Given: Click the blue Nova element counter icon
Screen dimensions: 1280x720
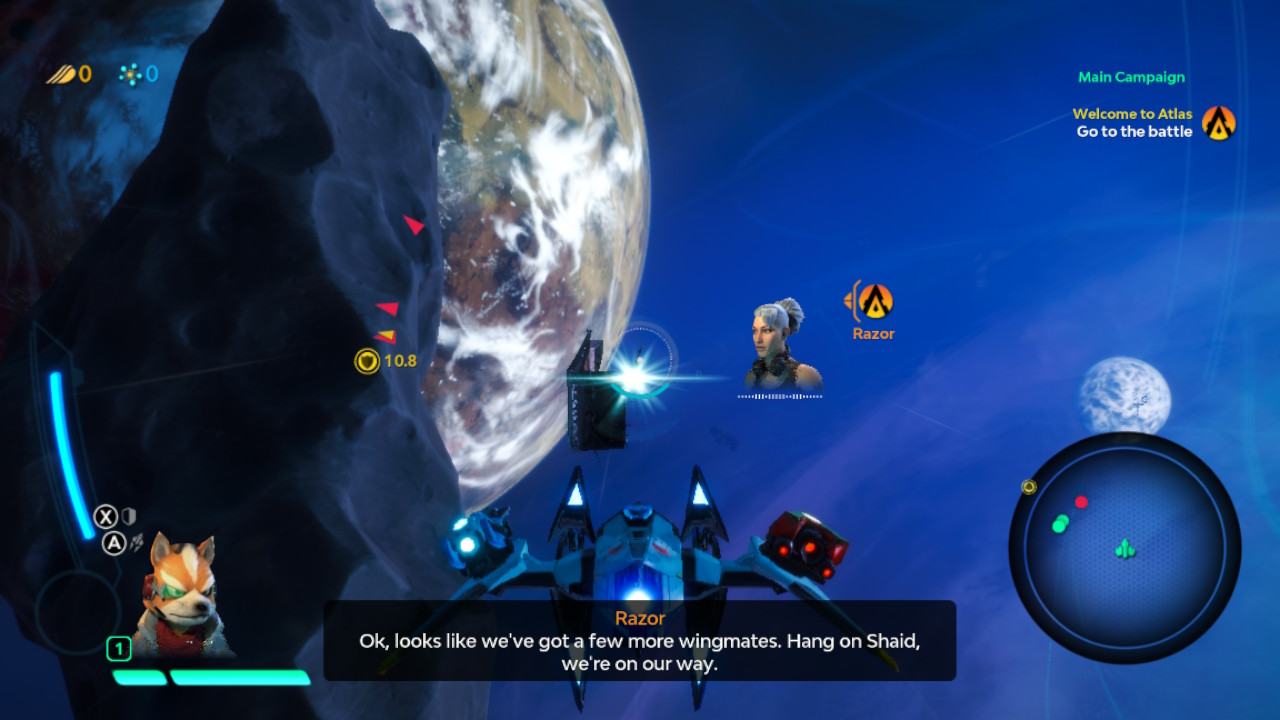Looking at the screenshot, I should pos(131,73).
